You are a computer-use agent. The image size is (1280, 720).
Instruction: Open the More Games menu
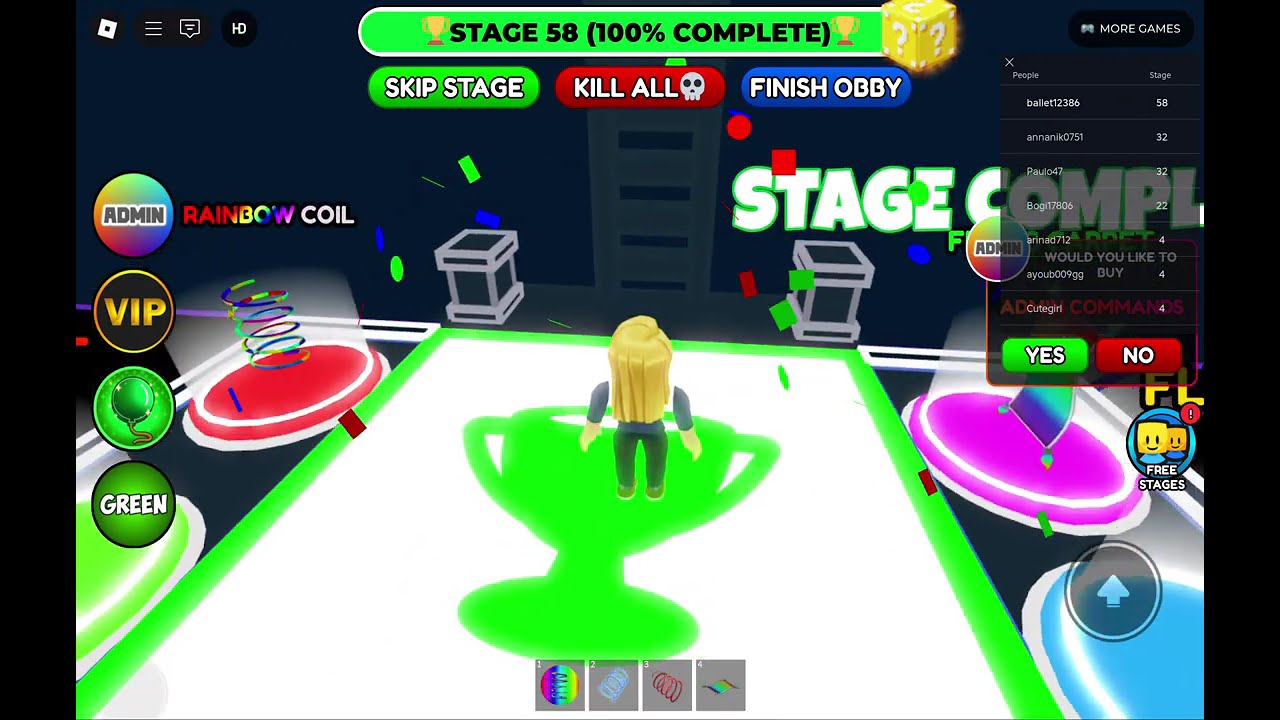1130,29
